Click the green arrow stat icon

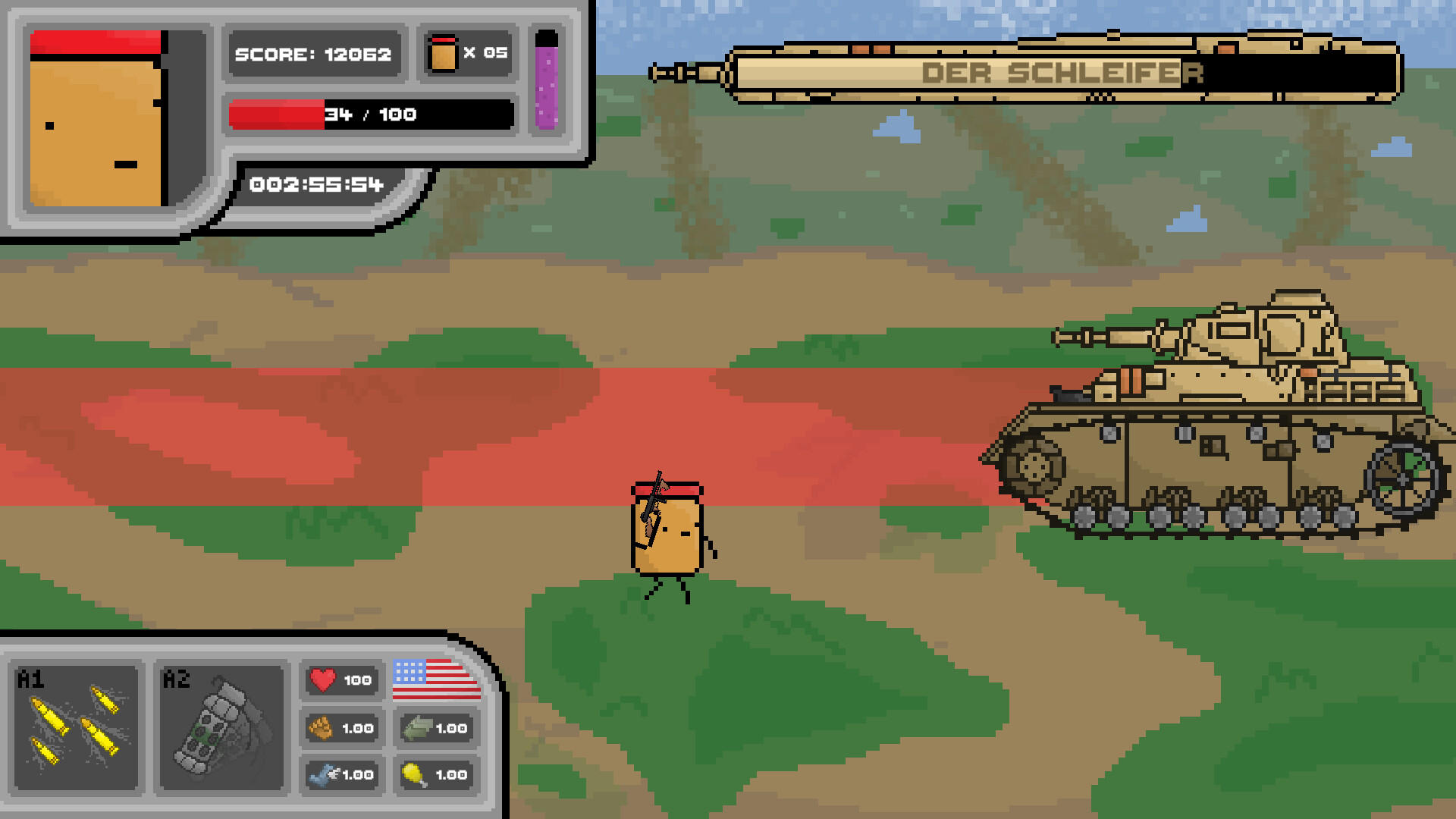419,728
